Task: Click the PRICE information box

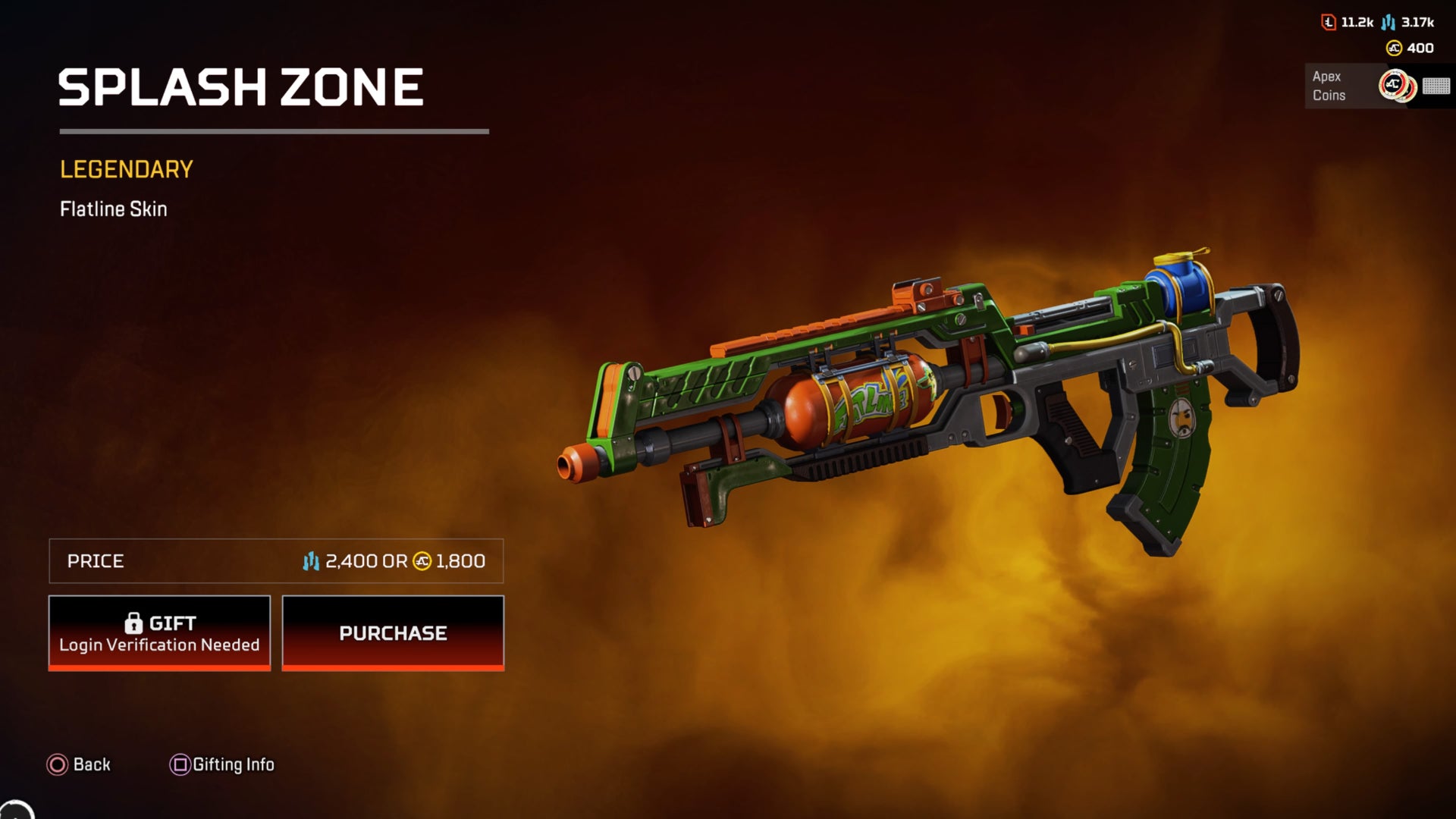Action: pyautogui.click(x=275, y=562)
